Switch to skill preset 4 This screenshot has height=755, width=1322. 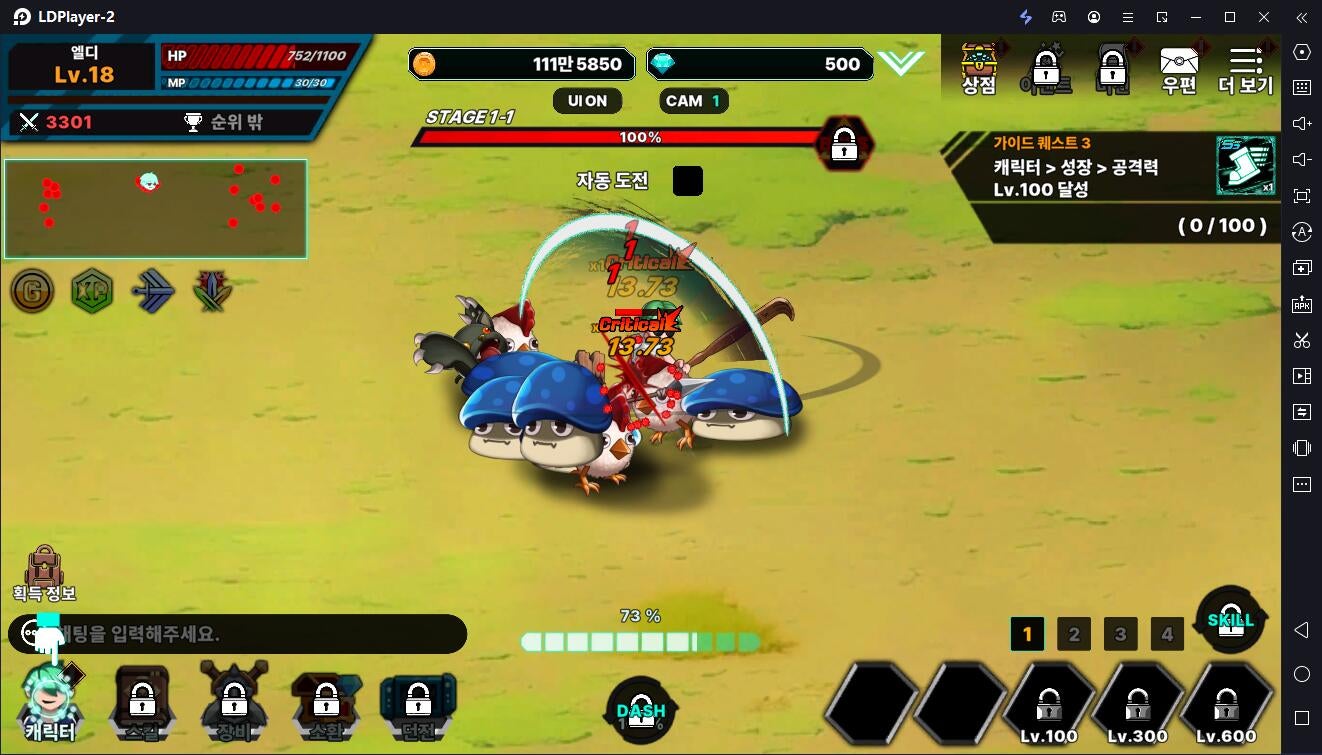[1167, 634]
